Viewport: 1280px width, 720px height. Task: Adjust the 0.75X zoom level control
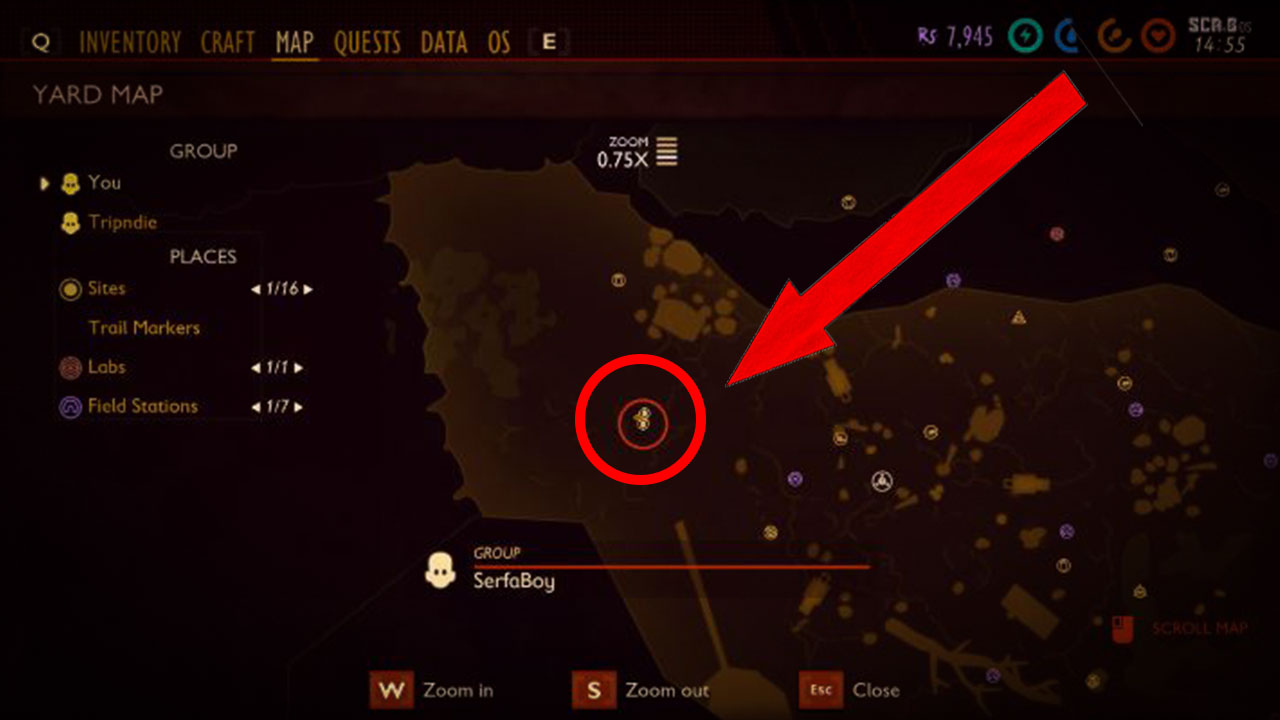(x=630, y=155)
